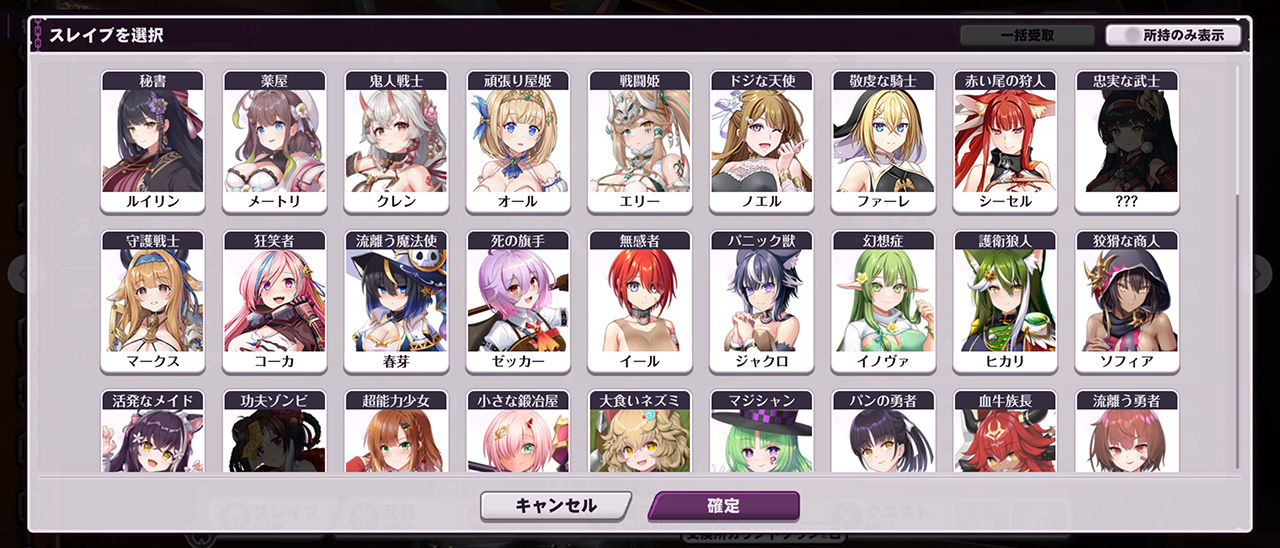Pick the 鬼人戦士 クレン card
The width and height of the screenshot is (1280, 548).
pyautogui.click(x=397, y=141)
